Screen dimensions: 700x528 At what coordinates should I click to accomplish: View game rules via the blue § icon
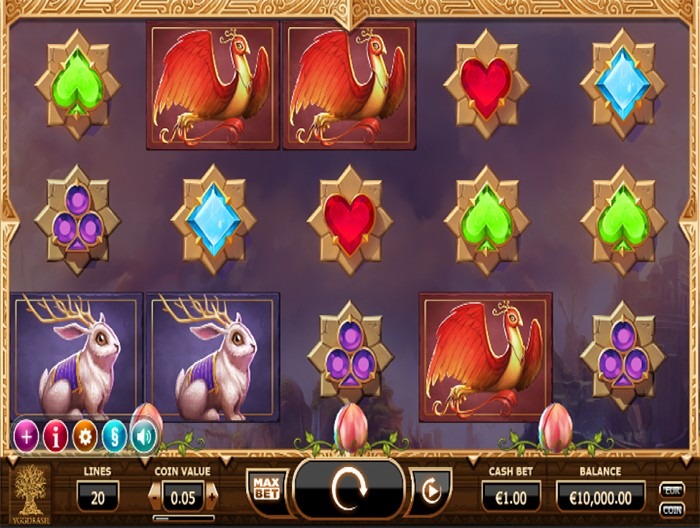click(116, 435)
